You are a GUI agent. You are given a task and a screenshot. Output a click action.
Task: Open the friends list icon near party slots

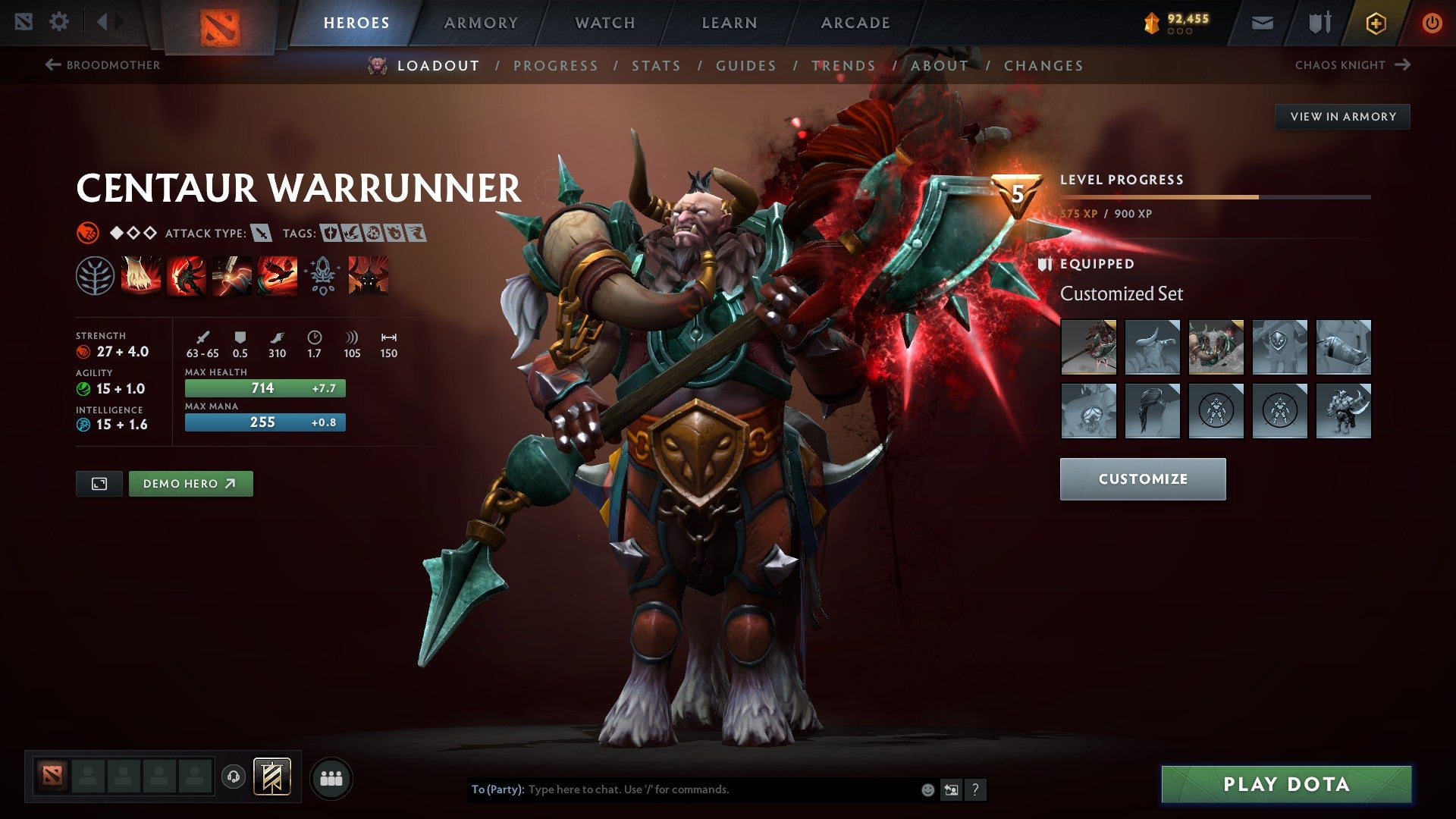[330, 777]
